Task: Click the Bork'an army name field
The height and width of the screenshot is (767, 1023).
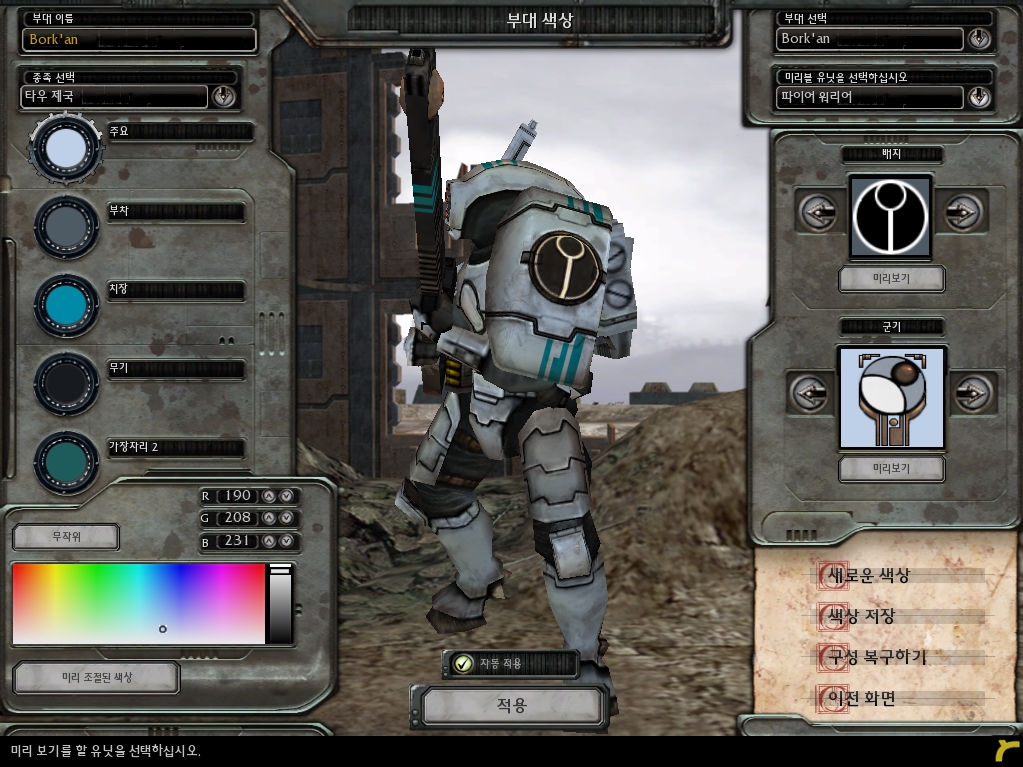Action: pos(139,40)
